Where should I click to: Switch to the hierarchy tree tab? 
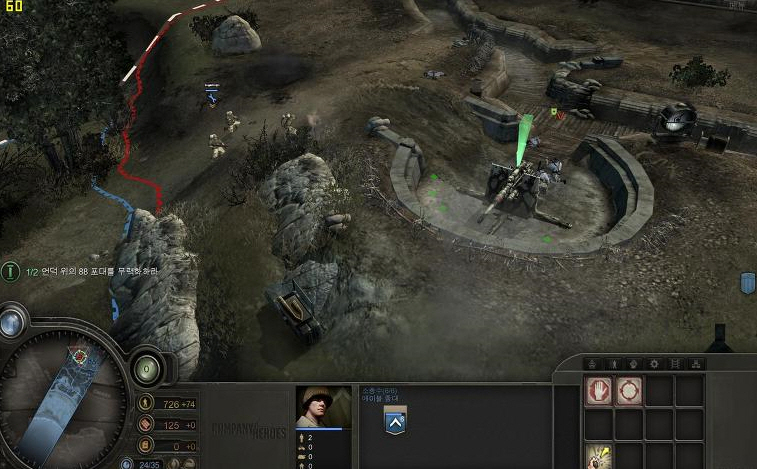pos(697,364)
